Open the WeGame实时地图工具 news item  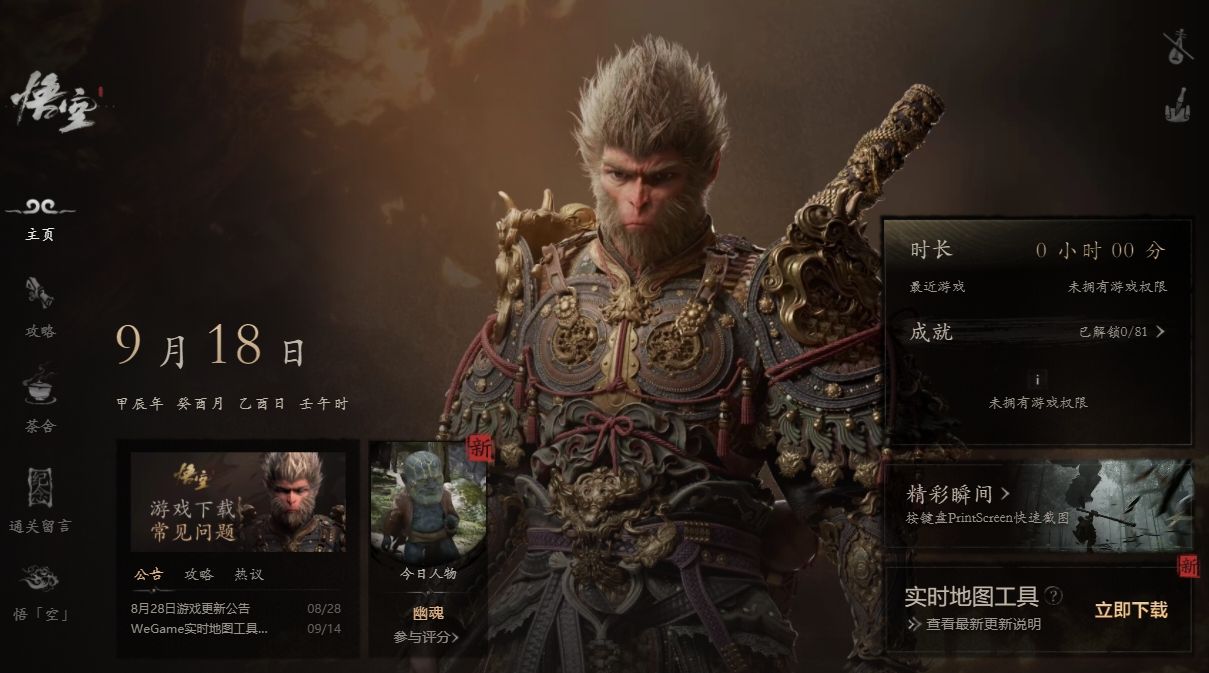point(200,629)
